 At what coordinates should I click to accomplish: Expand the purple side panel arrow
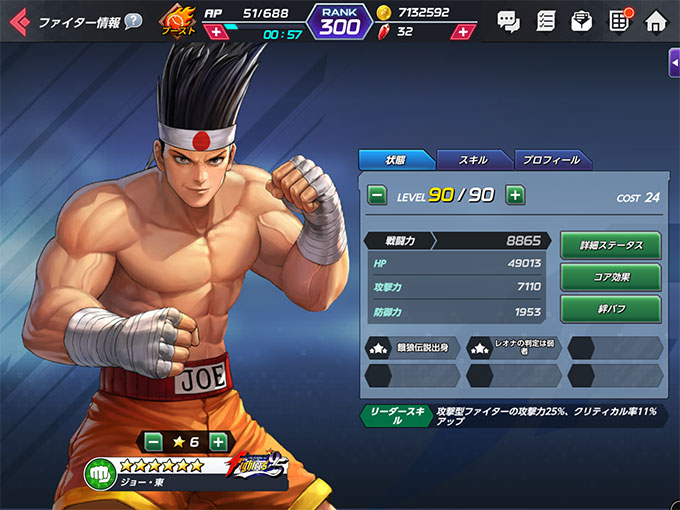tap(674, 63)
